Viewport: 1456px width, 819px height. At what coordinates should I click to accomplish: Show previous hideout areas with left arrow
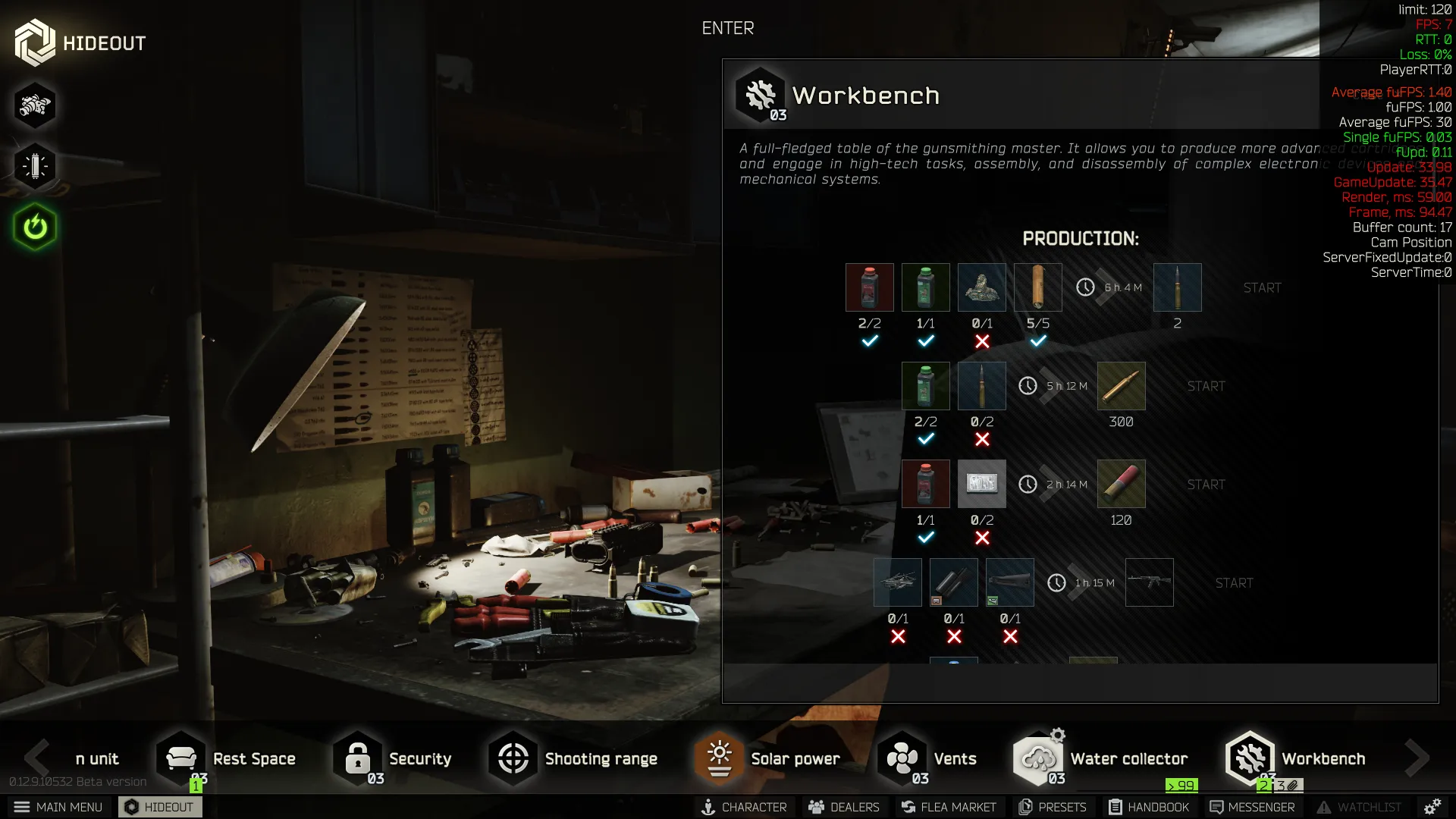pos(36,757)
